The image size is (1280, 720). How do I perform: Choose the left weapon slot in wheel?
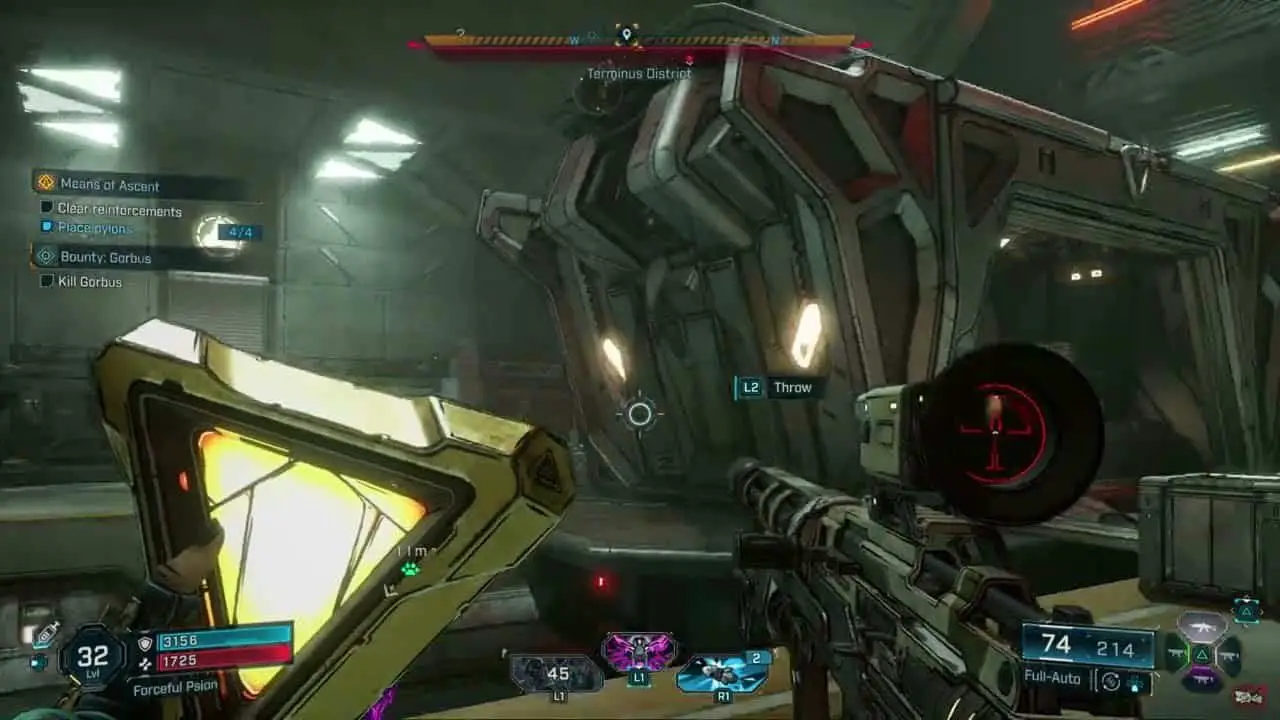[1177, 655]
